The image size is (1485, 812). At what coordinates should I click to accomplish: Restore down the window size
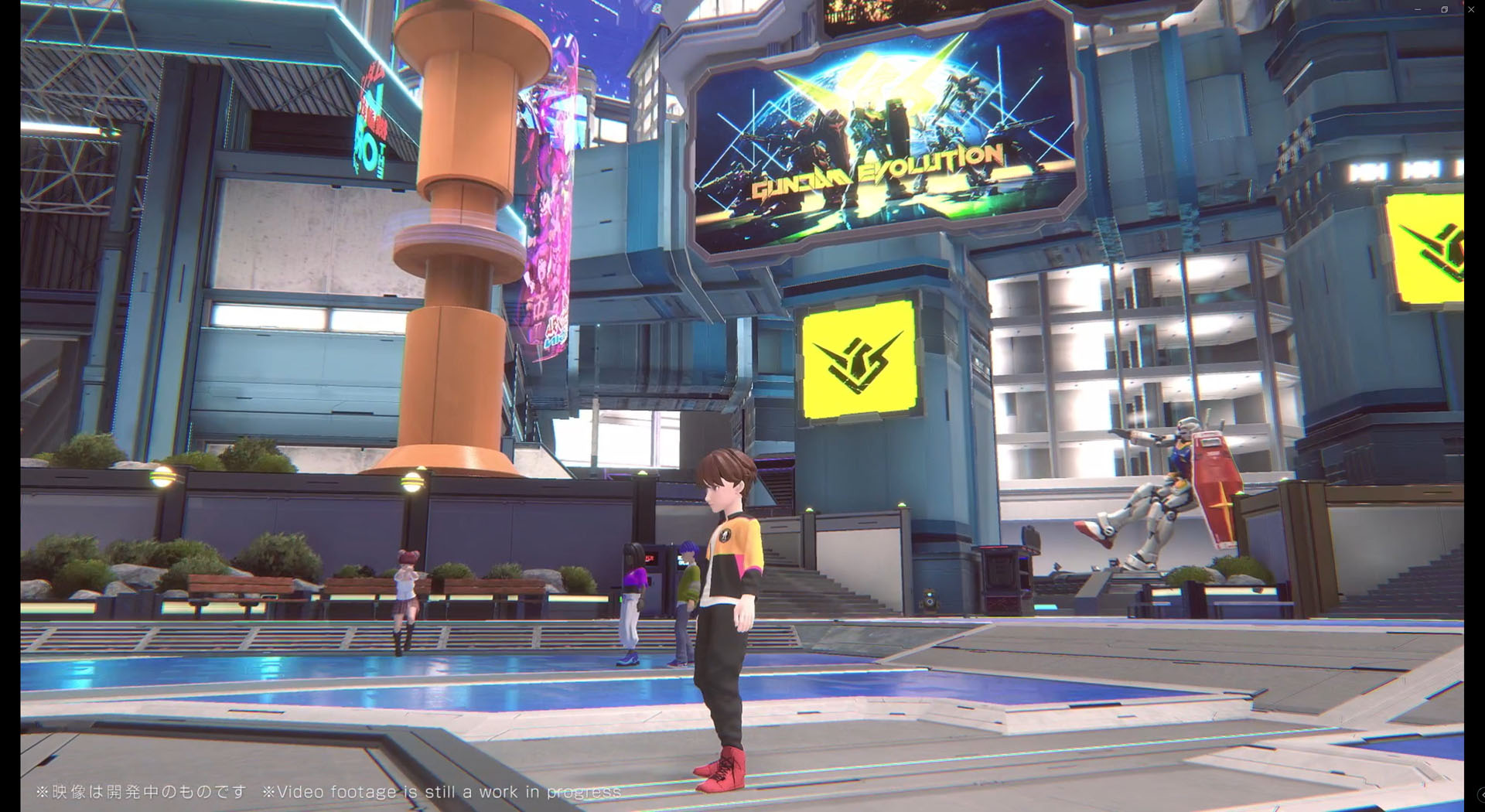pyautogui.click(x=1444, y=9)
